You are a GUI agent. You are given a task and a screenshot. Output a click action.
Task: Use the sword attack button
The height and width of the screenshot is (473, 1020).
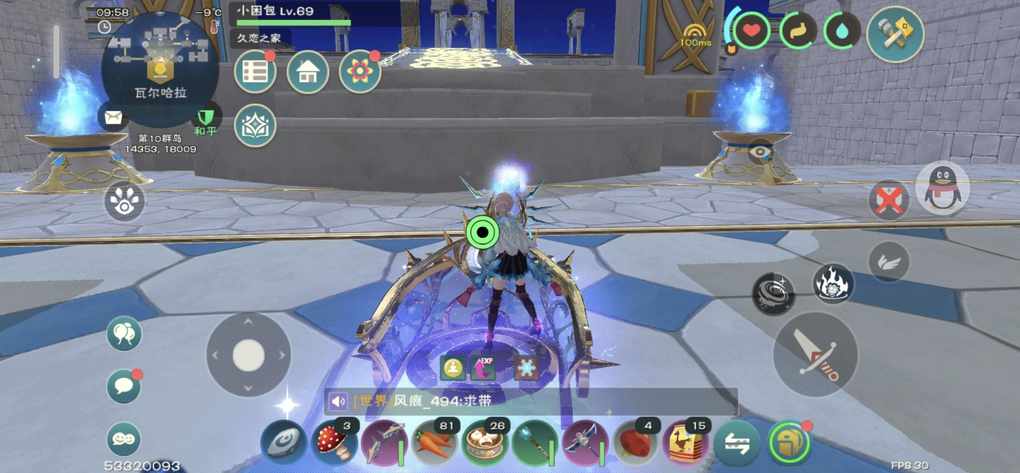pyautogui.click(x=815, y=354)
